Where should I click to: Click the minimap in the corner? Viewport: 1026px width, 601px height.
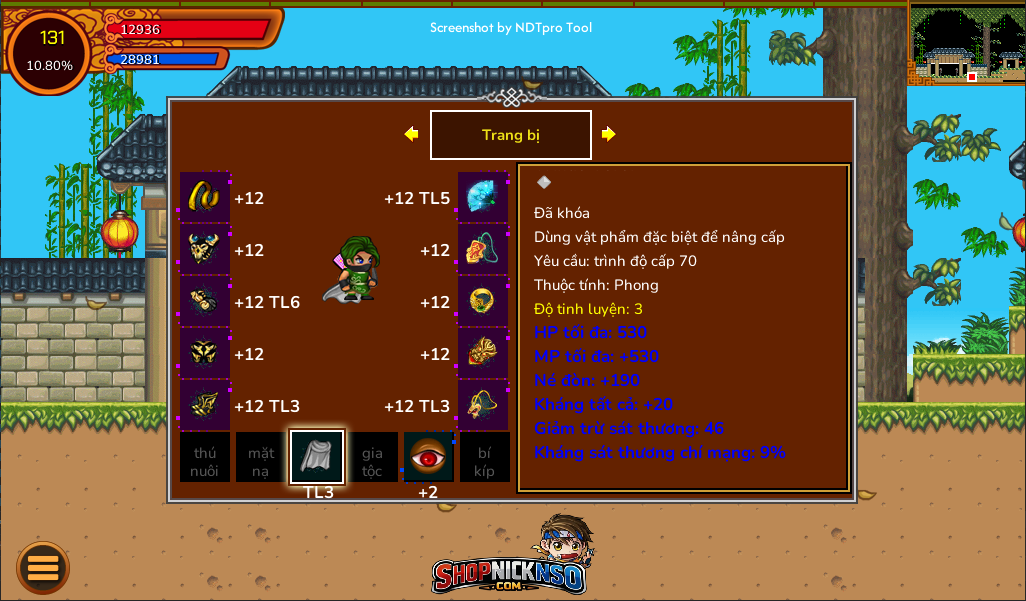(966, 44)
